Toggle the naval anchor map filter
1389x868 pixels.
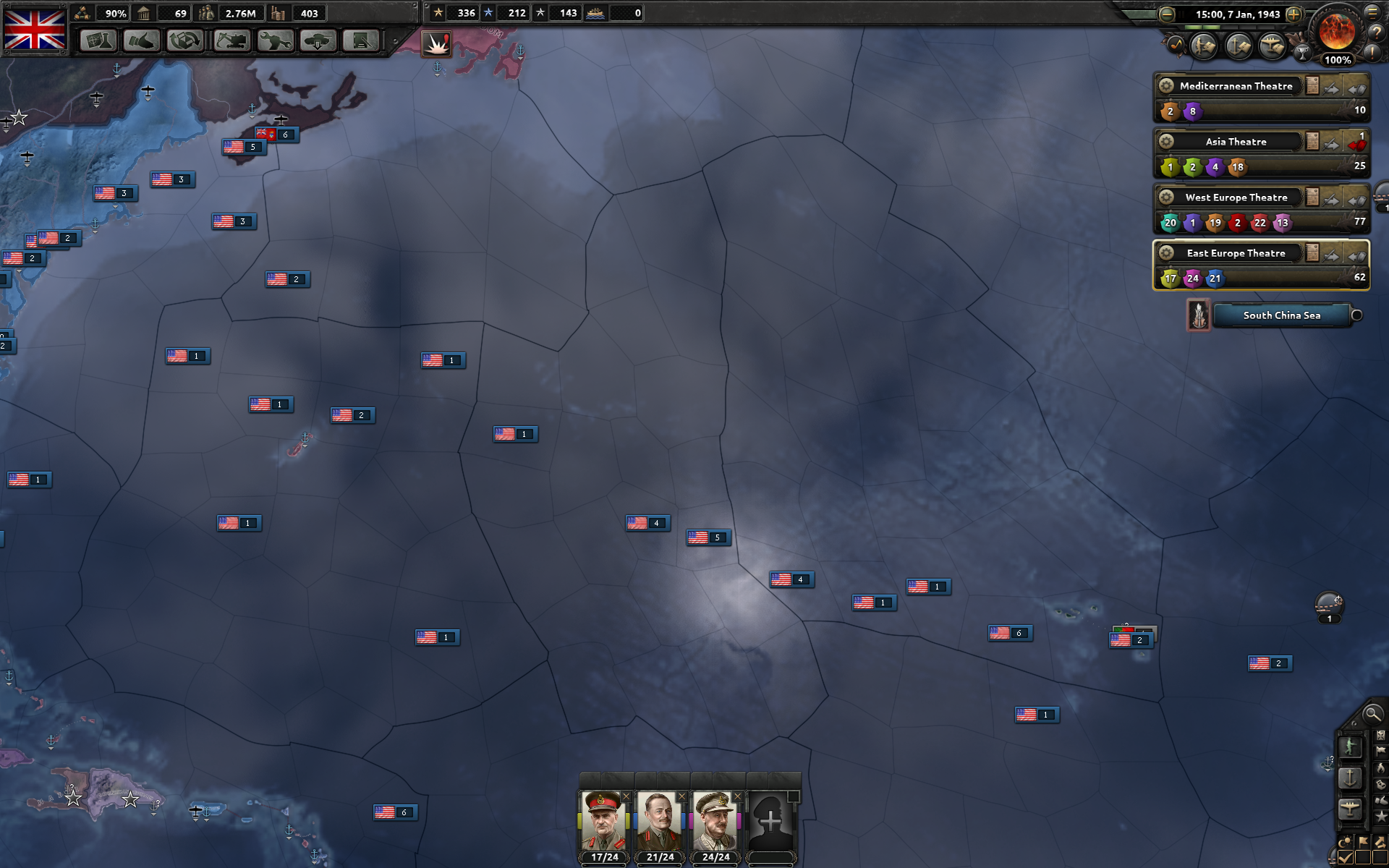[1348, 775]
